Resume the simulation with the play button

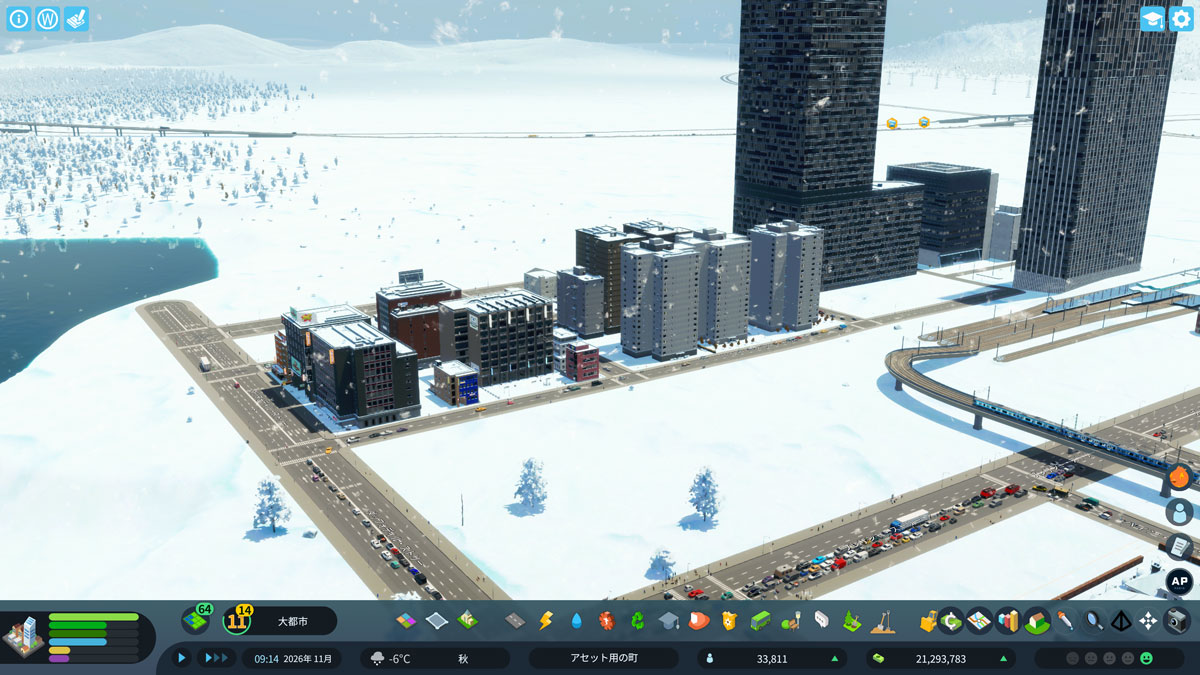click(182, 658)
